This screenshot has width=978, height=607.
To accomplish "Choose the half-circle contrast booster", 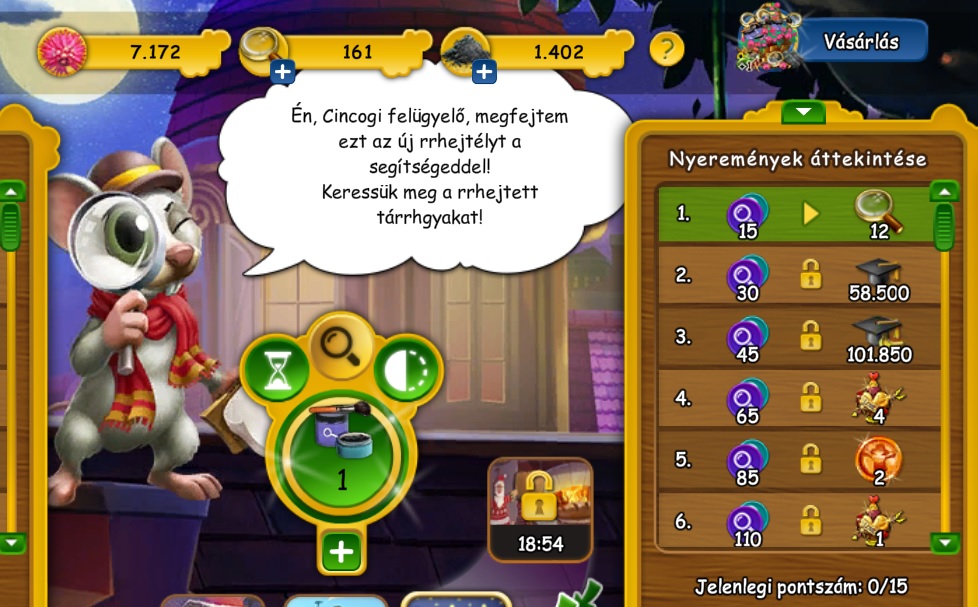I will point(408,371).
